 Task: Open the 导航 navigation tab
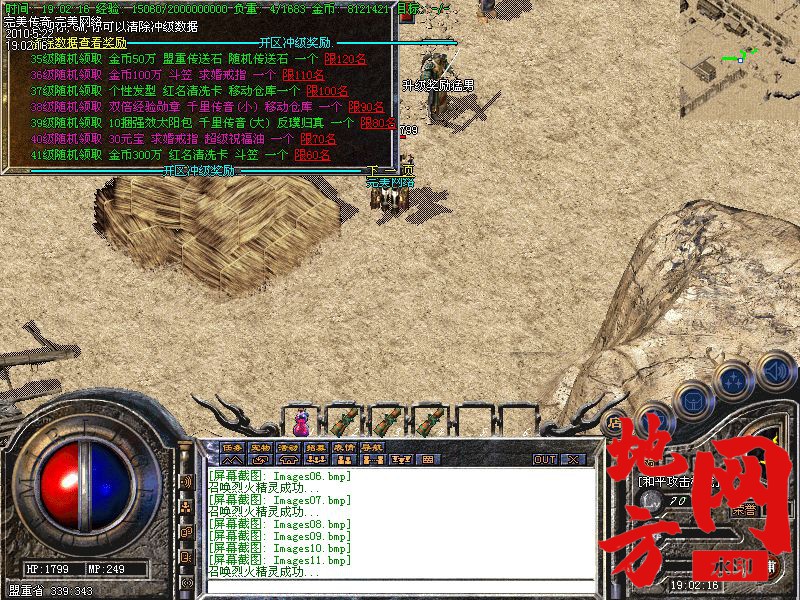click(x=372, y=447)
